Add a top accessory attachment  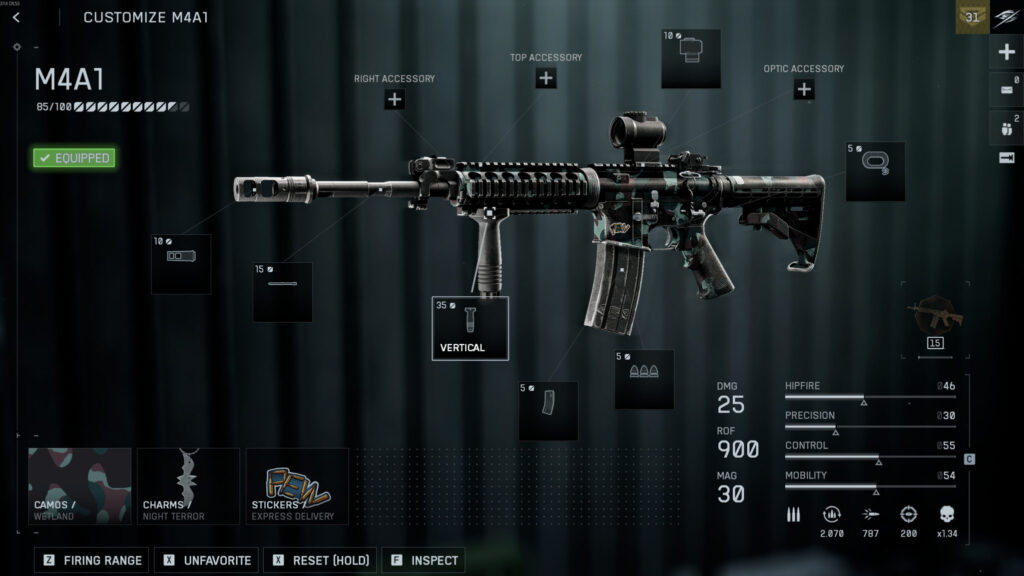[545, 78]
